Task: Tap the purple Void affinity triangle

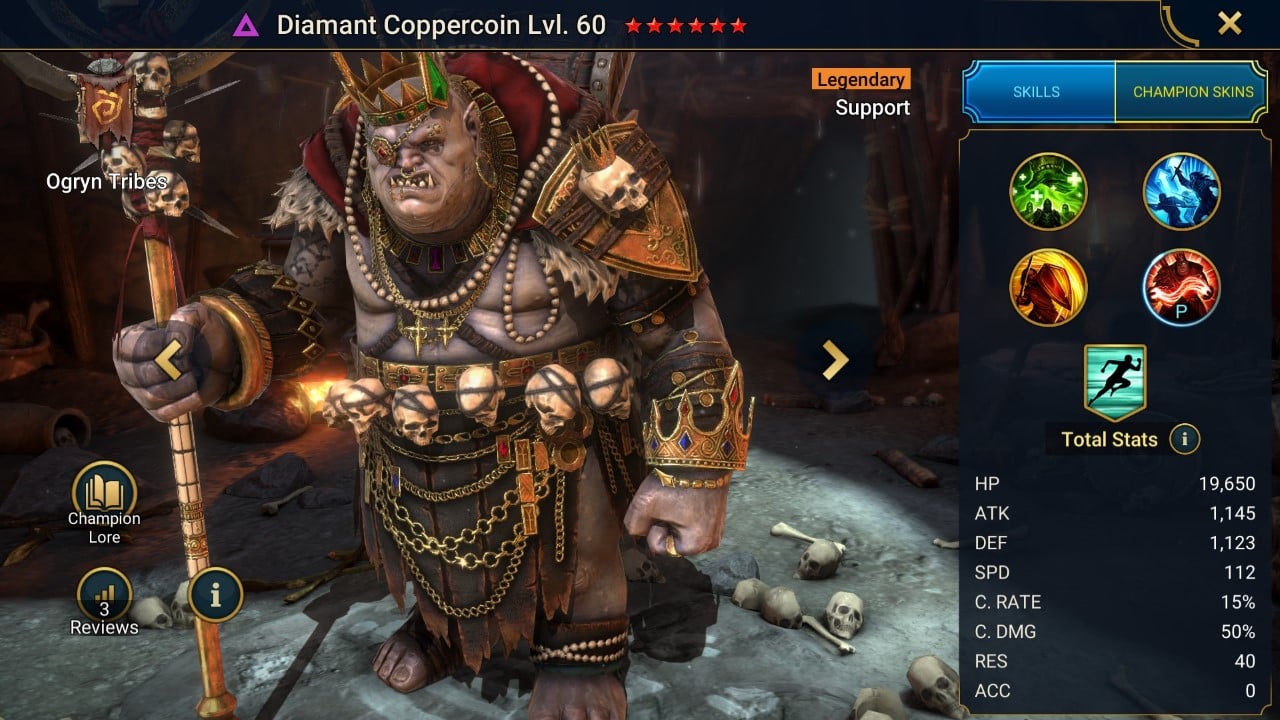Action: click(245, 26)
